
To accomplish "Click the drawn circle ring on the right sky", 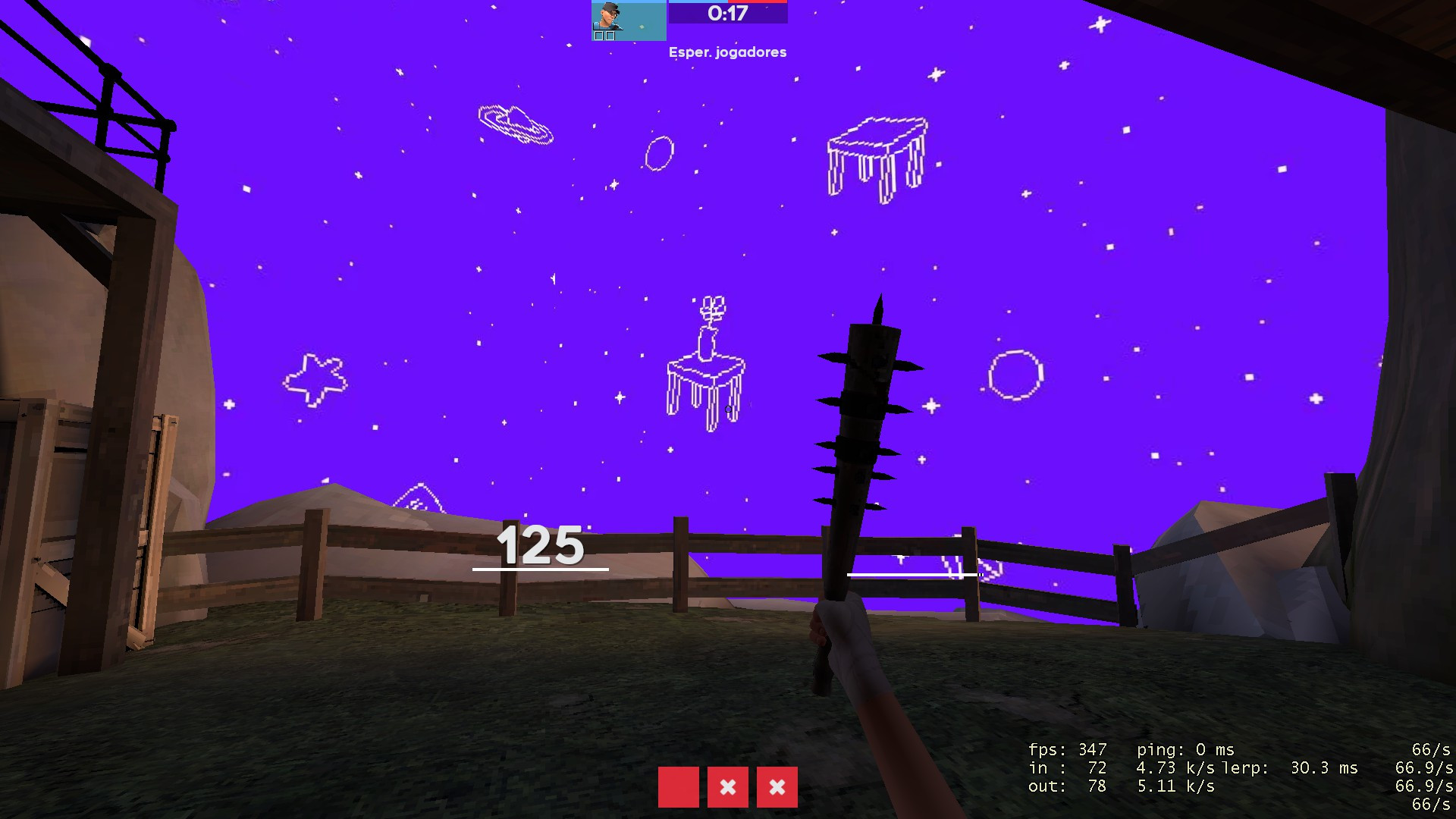I will pyautogui.click(x=1015, y=373).
